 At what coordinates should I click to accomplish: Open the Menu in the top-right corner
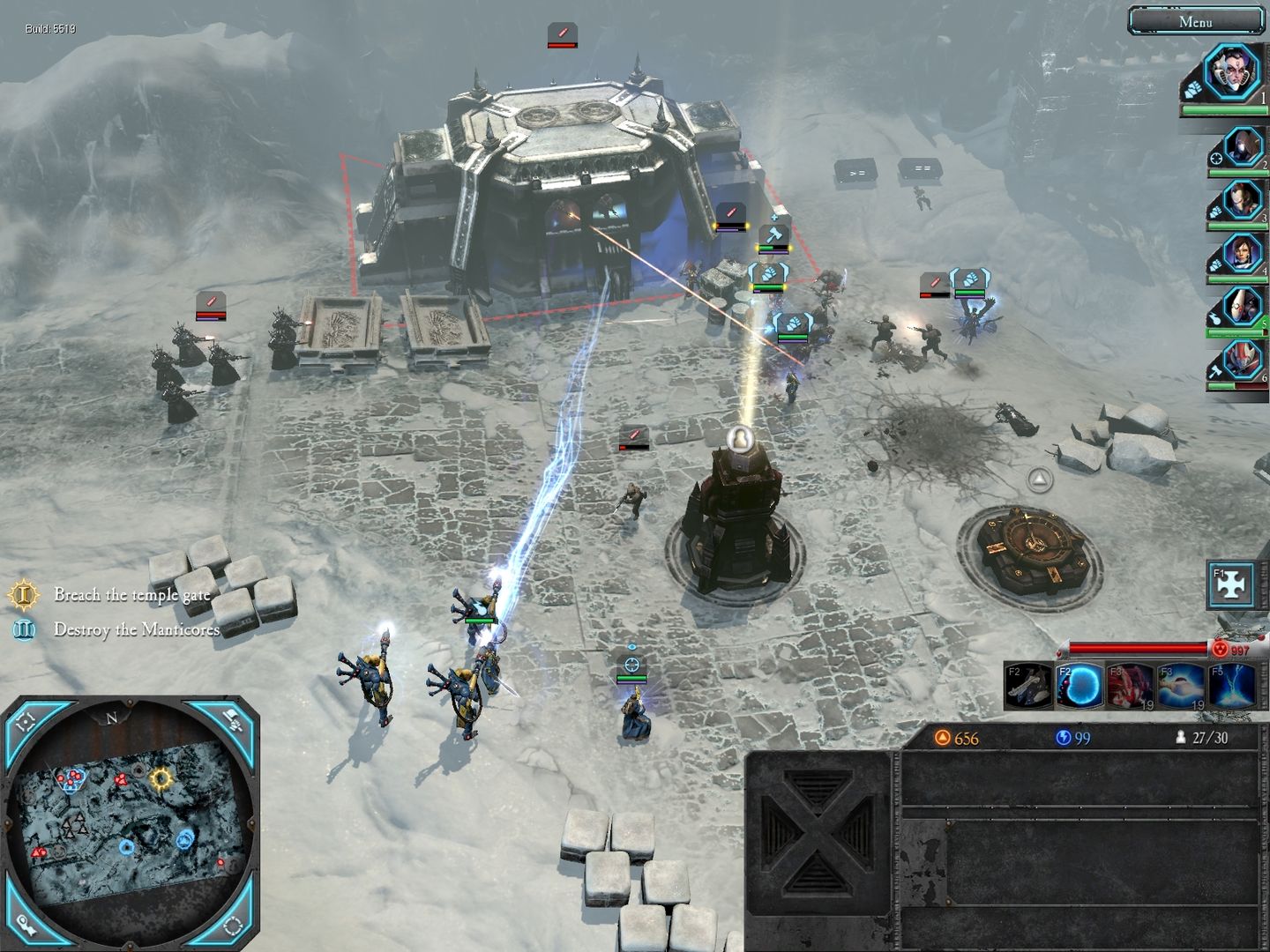[1196, 24]
